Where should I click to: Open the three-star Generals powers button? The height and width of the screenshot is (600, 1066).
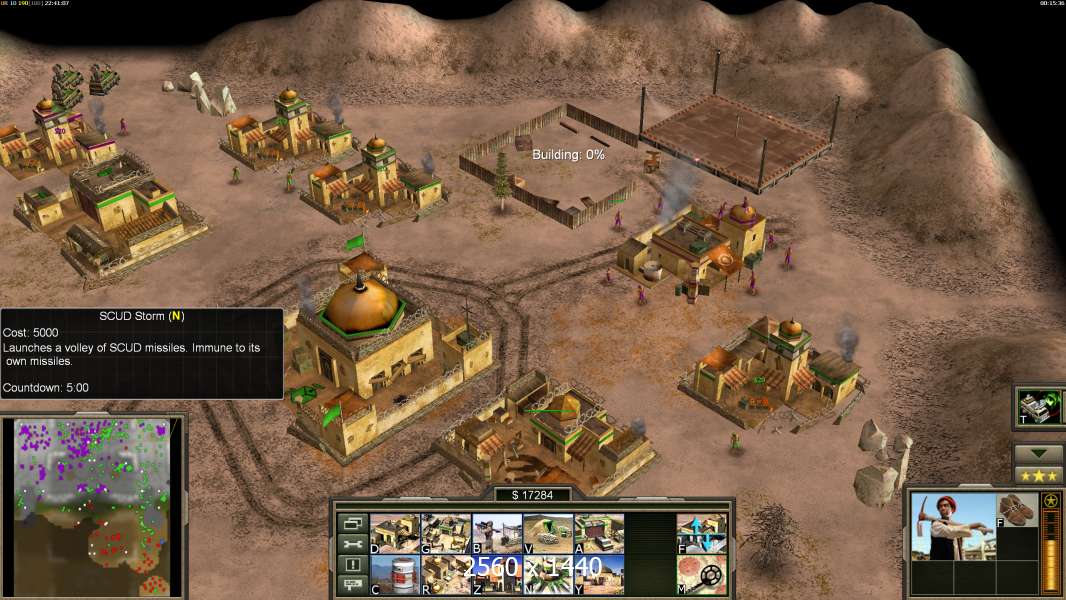pos(1038,474)
